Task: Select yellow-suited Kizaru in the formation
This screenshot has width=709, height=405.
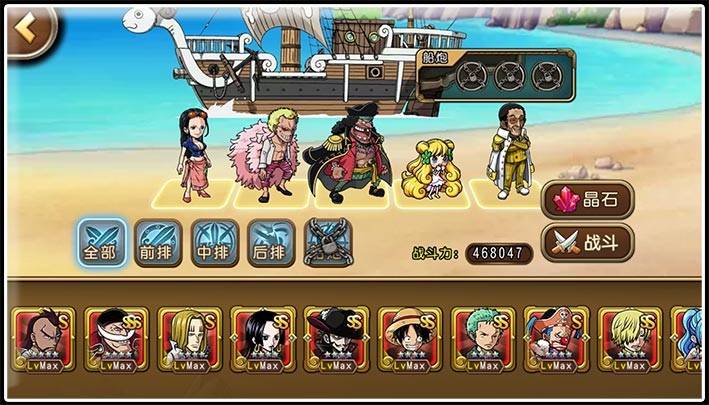Action: [x=510, y=148]
